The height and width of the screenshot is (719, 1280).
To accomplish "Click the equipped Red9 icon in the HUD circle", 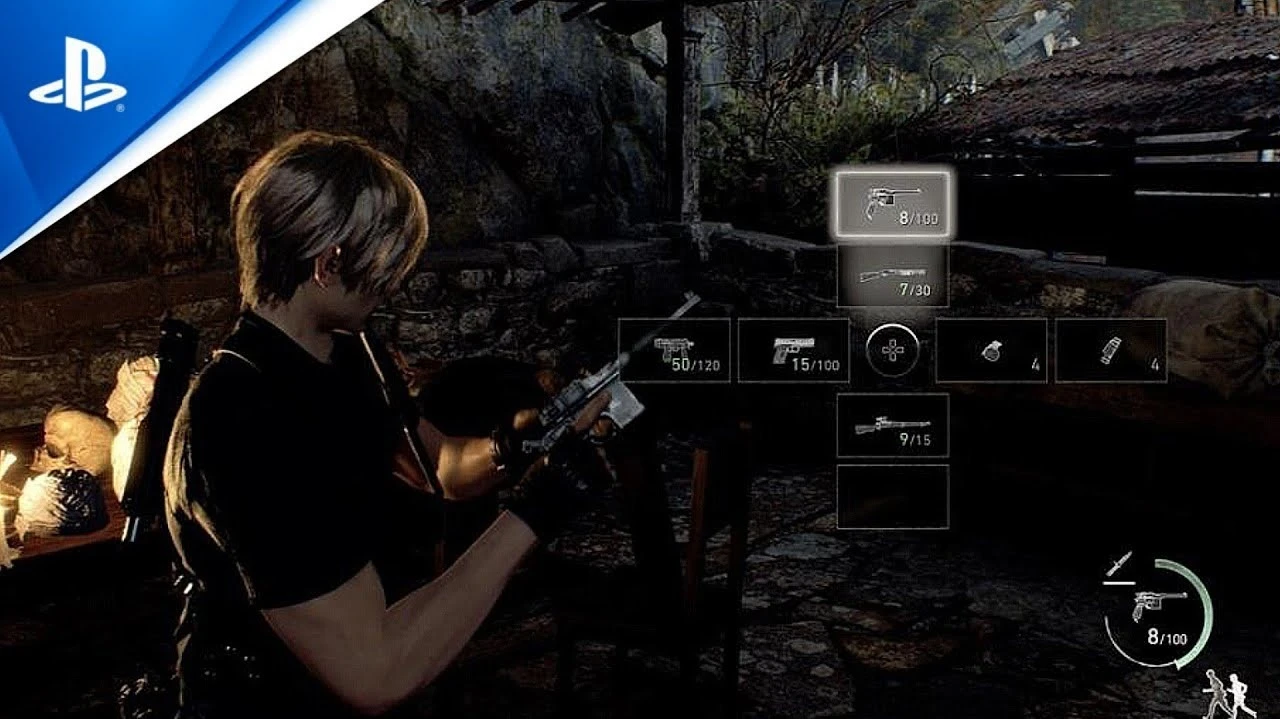I will pos(1156,603).
